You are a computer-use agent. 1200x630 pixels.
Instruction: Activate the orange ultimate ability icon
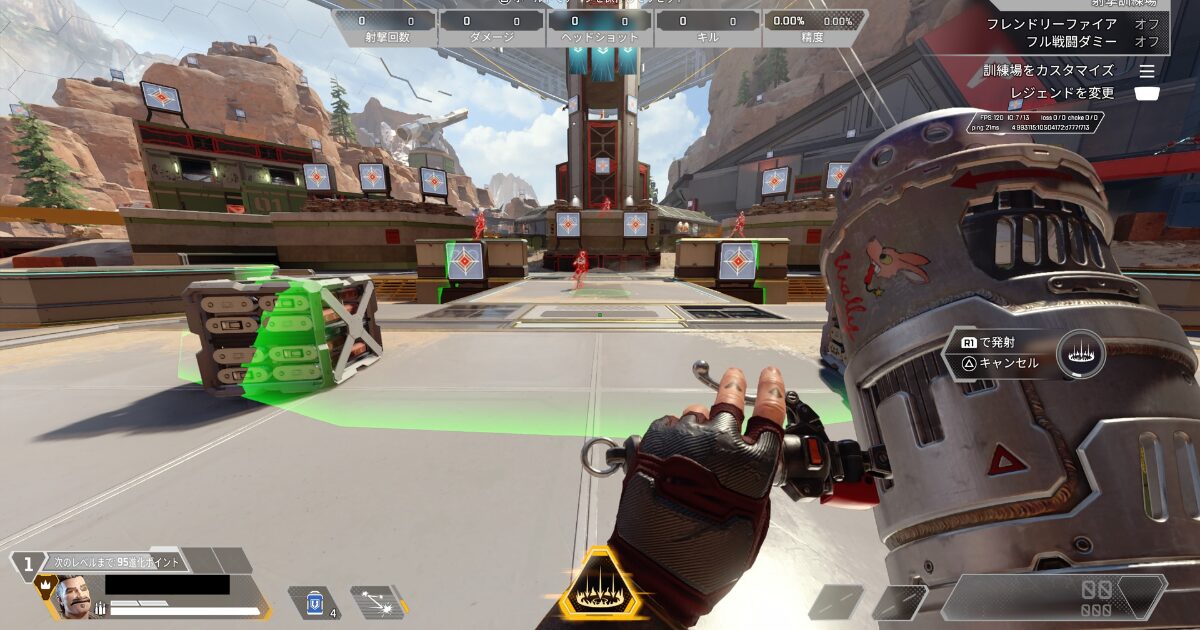(601, 585)
